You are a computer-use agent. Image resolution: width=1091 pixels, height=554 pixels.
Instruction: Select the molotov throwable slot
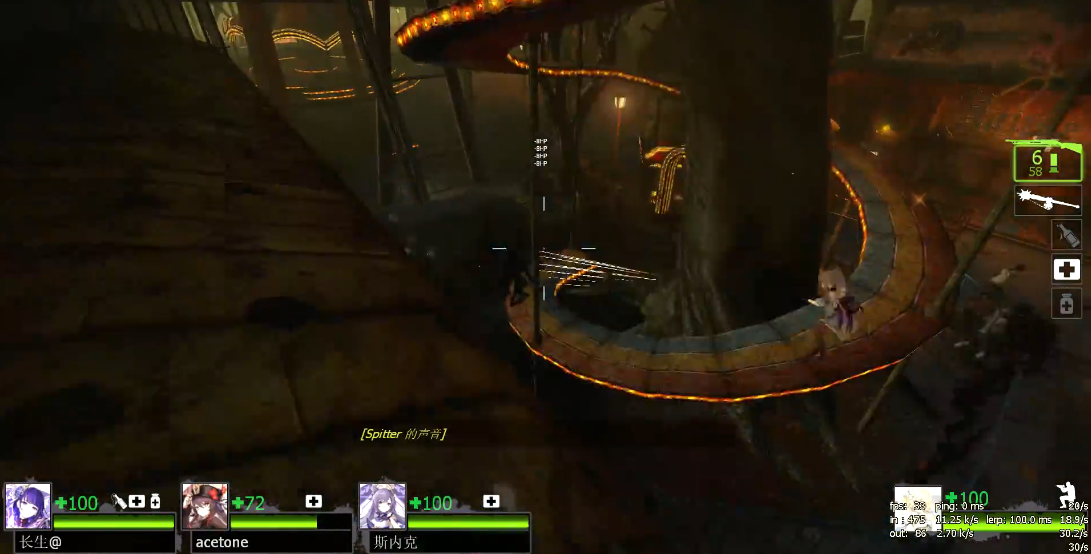coord(1066,235)
